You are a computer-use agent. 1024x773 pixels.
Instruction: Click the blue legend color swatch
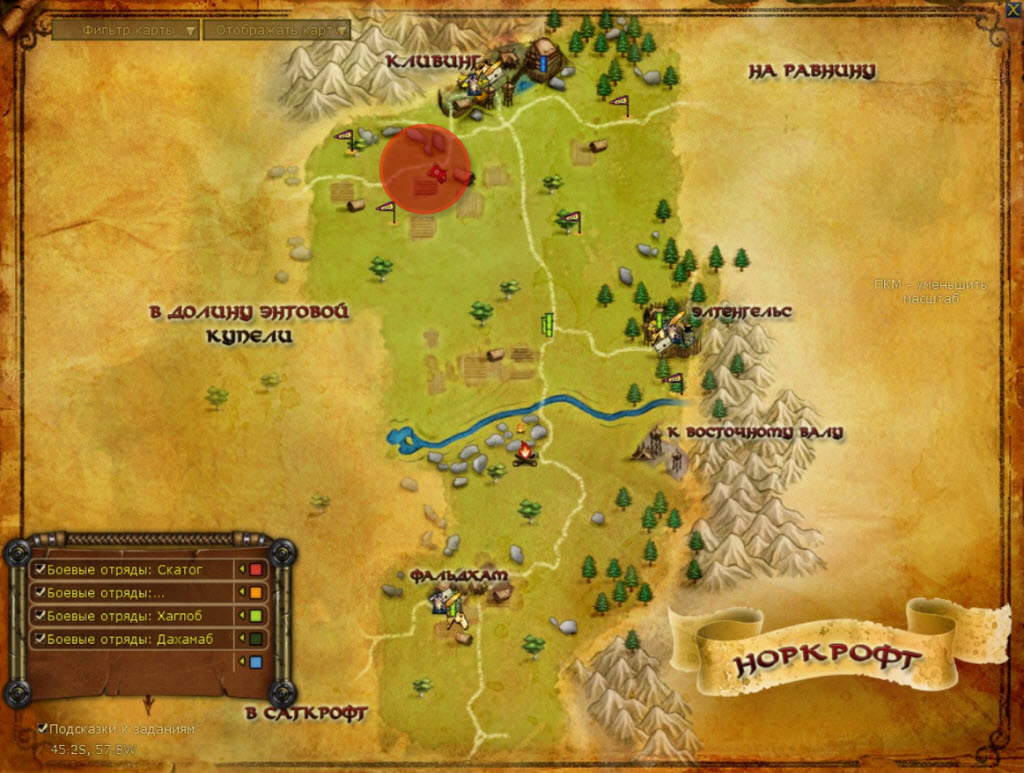(x=256, y=662)
